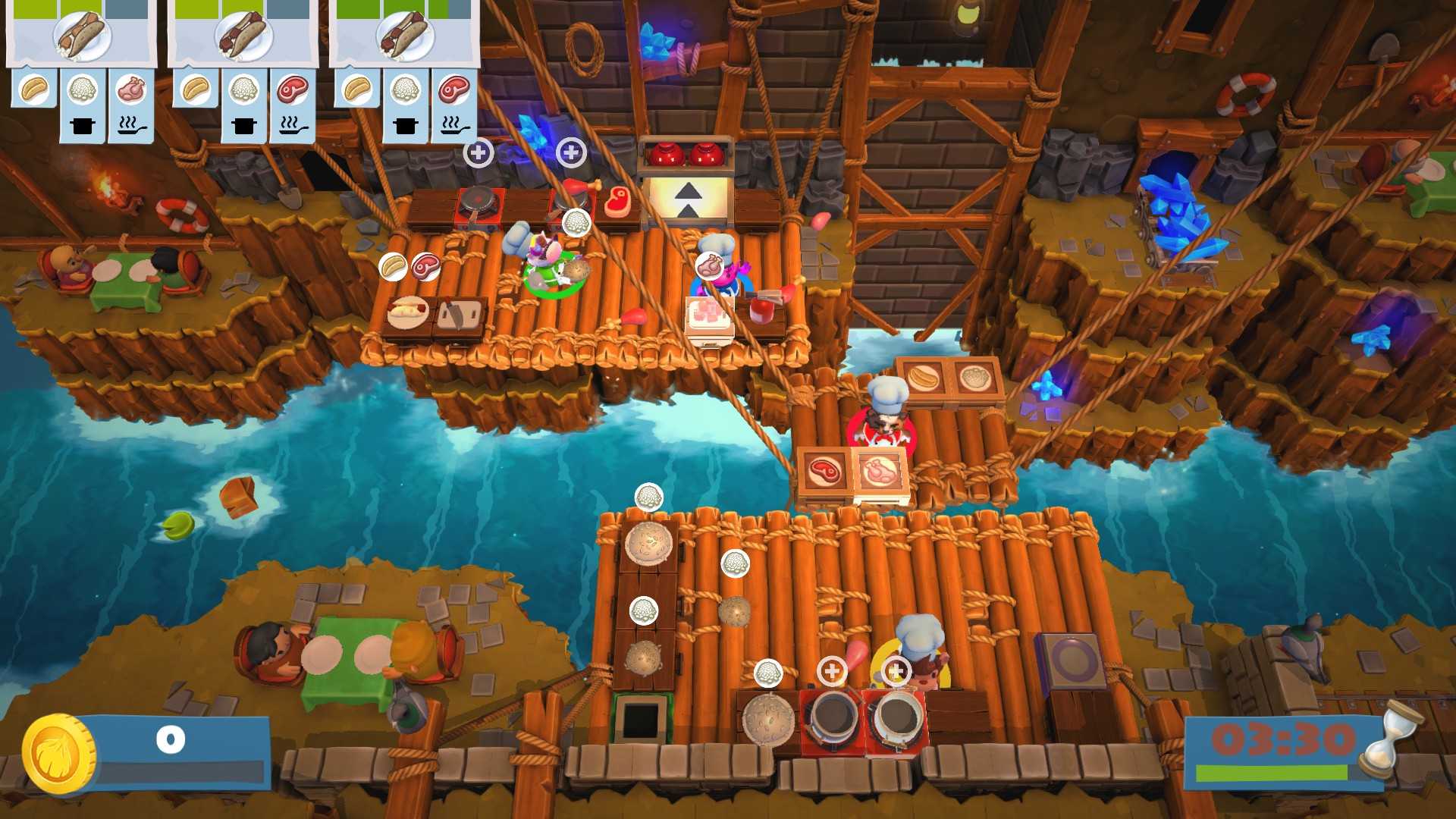The width and height of the screenshot is (1456, 819).
Task: Toggle the left plus indicator above the frying pans
Action: coord(833,670)
